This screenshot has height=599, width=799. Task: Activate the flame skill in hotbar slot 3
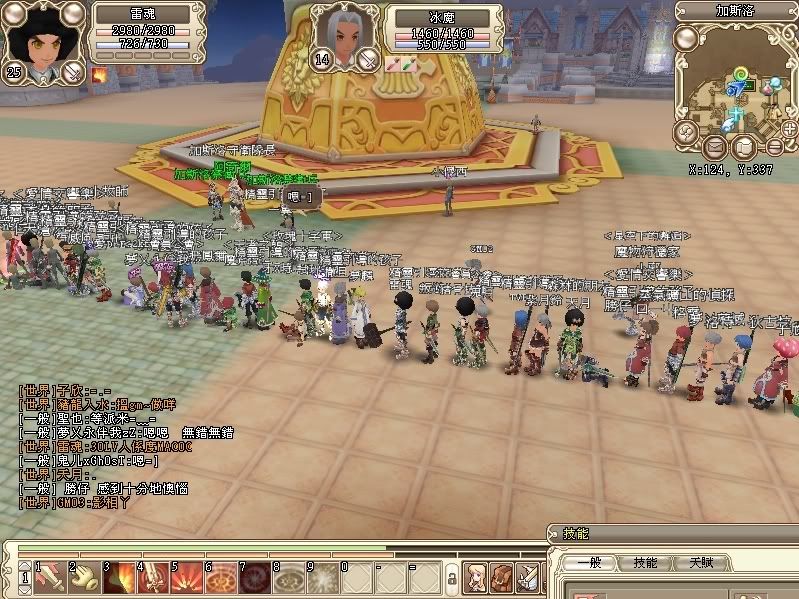(x=118, y=577)
